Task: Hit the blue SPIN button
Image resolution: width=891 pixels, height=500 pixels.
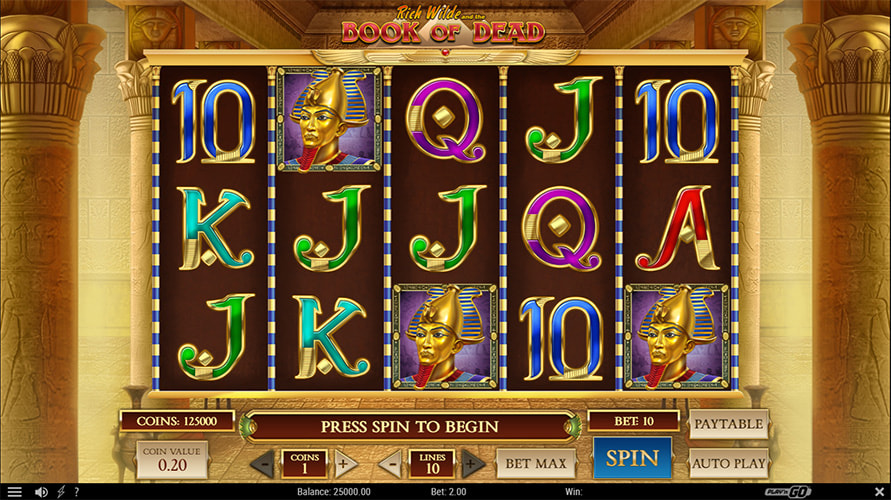Action: click(x=632, y=458)
